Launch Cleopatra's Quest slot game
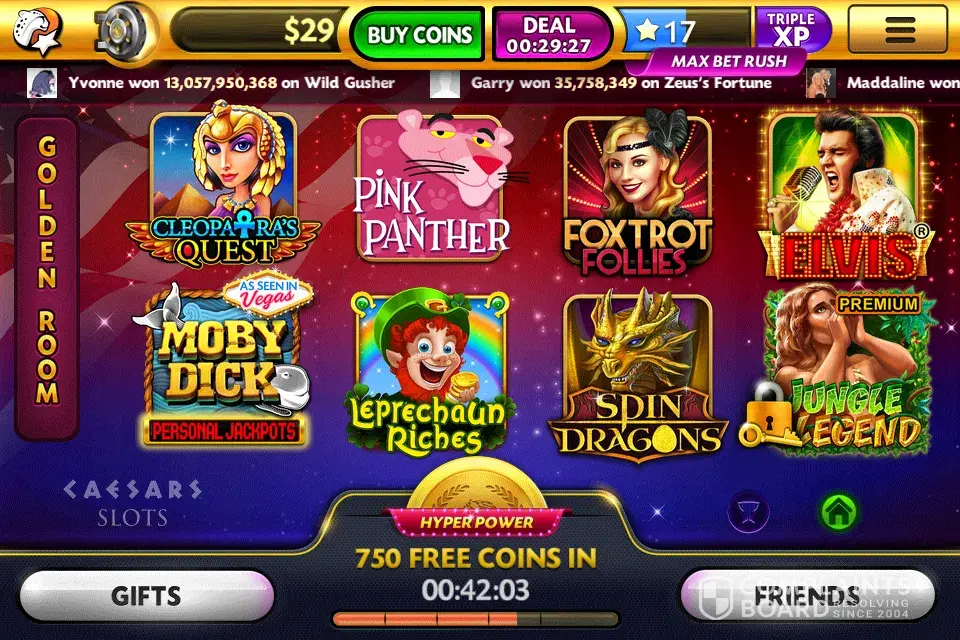The image size is (960, 640). 223,190
